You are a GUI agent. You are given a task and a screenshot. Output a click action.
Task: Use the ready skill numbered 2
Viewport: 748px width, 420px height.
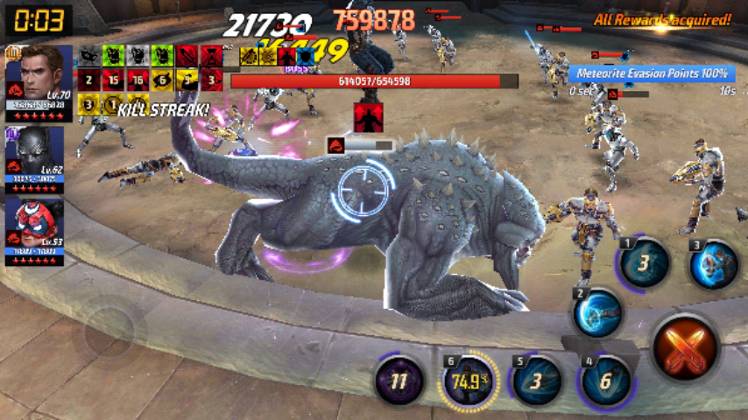click(598, 314)
